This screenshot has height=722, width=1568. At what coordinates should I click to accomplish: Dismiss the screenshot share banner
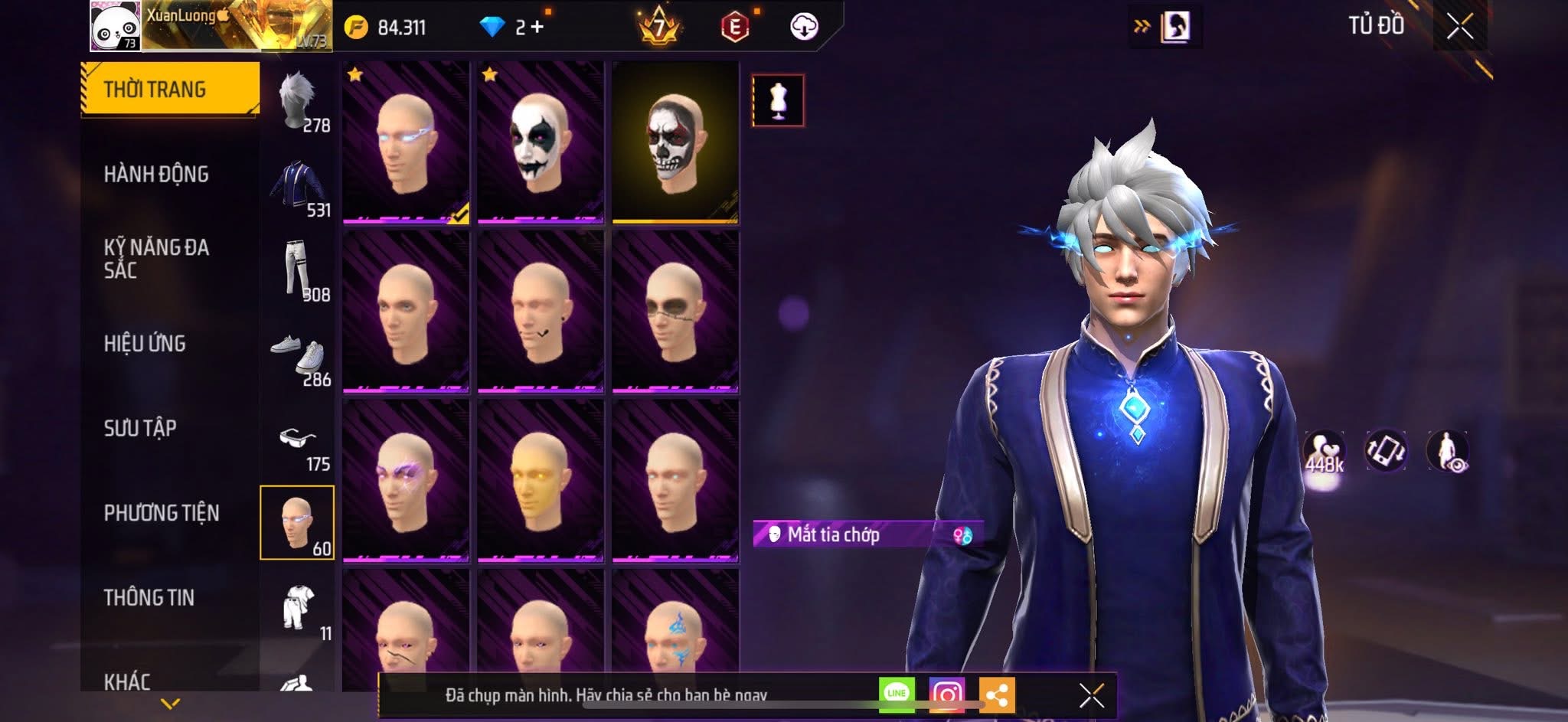tap(1091, 695)
